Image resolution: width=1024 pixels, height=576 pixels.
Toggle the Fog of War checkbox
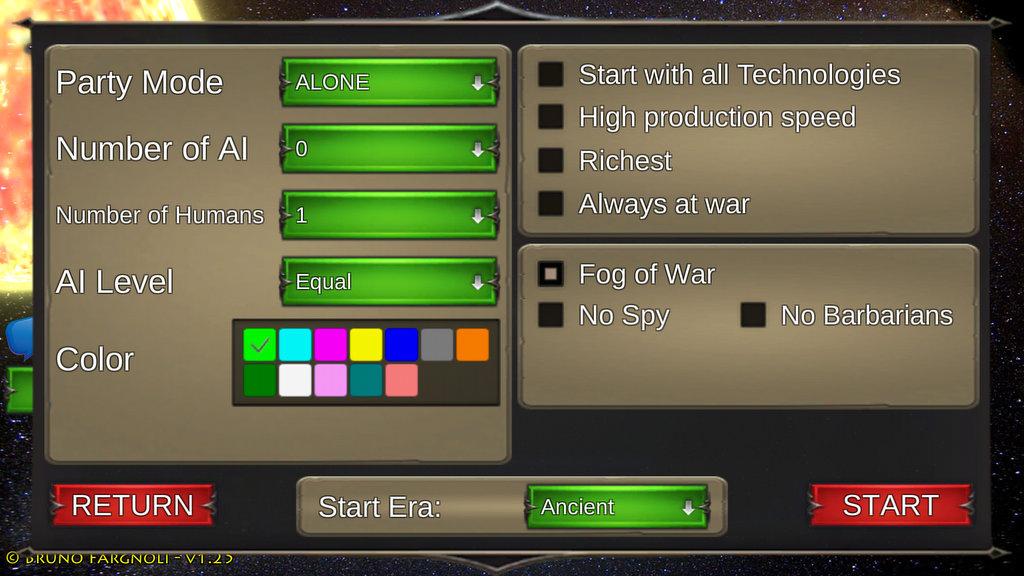point(551,274)
